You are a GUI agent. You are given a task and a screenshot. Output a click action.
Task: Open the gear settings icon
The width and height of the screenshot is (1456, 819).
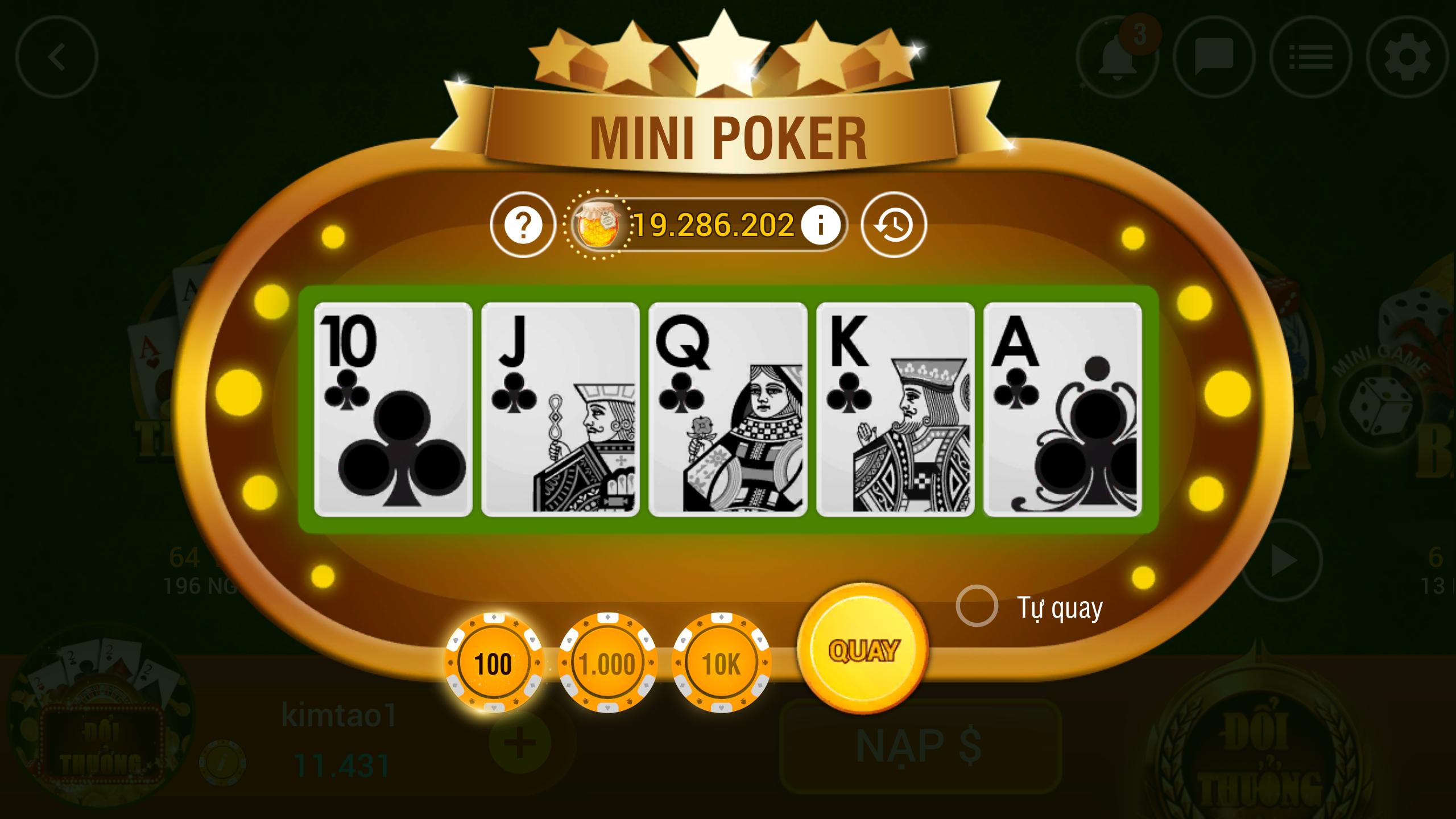tap(1407, 57)
